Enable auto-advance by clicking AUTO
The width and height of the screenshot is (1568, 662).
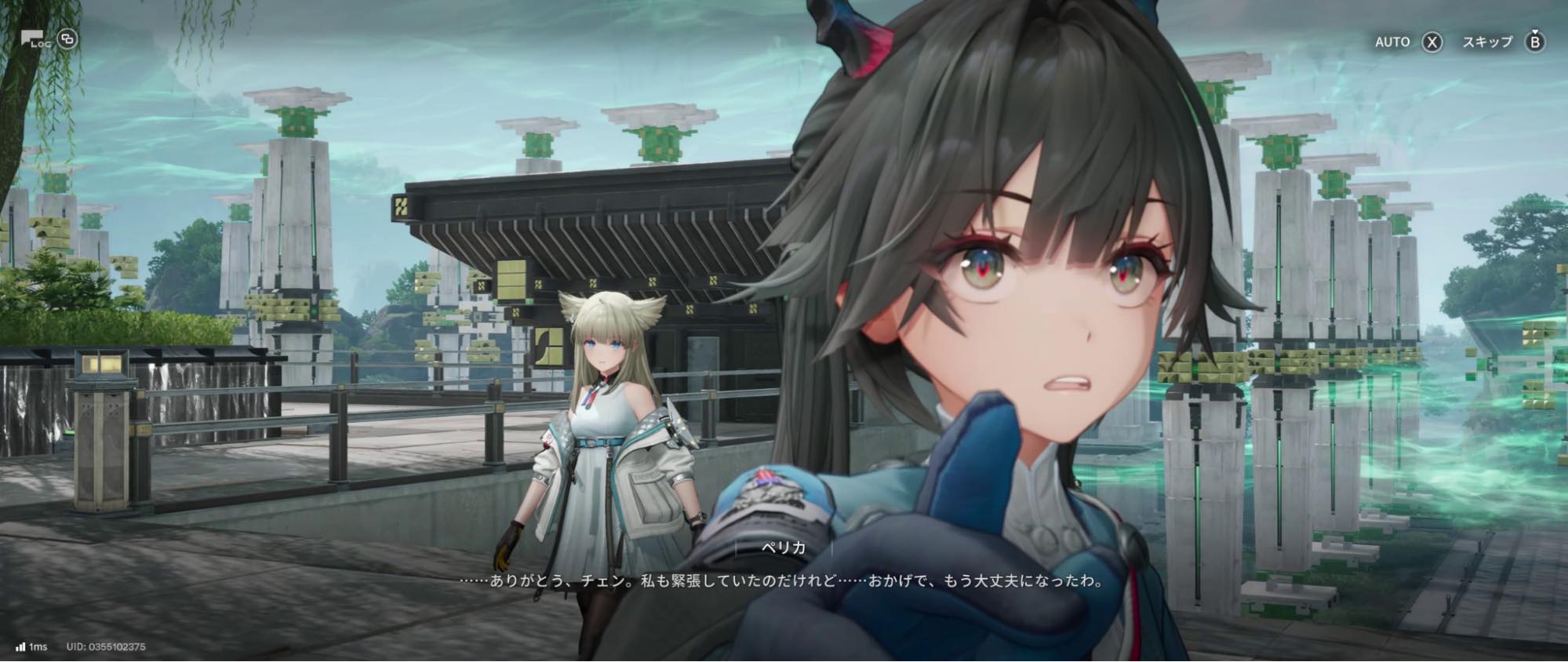[1392, 42]
